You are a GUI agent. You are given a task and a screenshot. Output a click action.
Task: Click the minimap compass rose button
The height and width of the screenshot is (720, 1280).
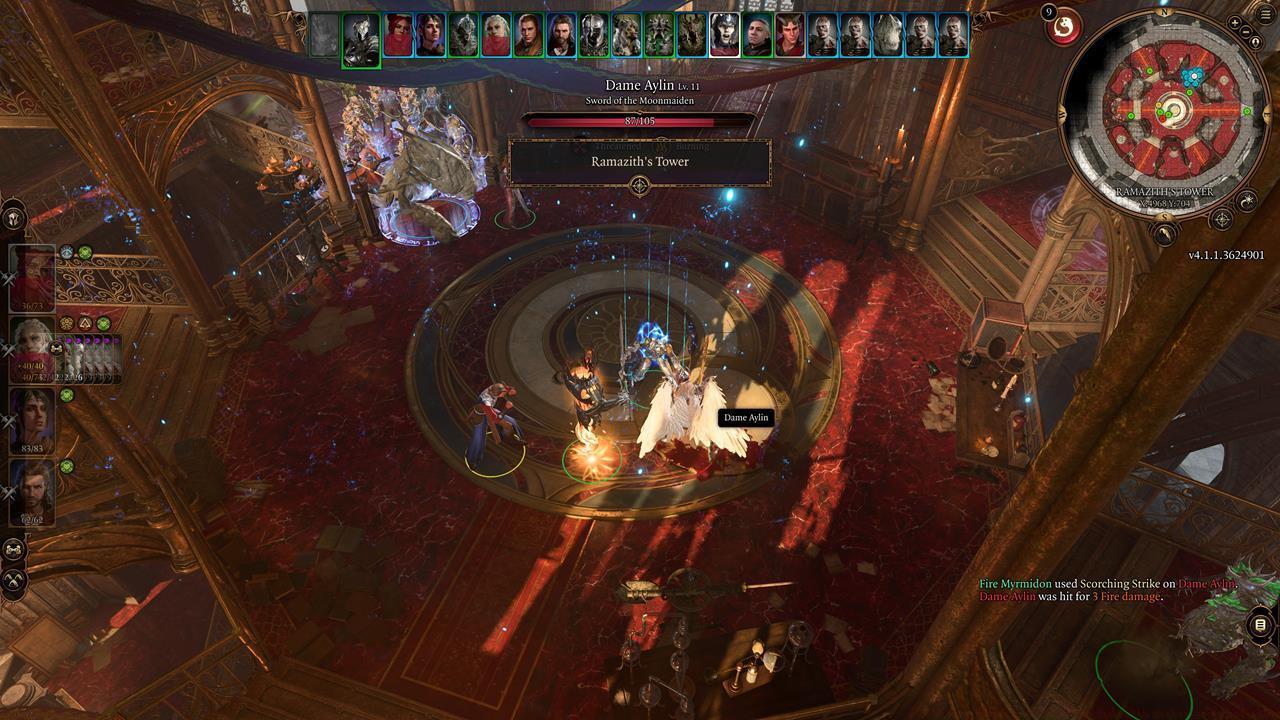tap(1221, 219)
